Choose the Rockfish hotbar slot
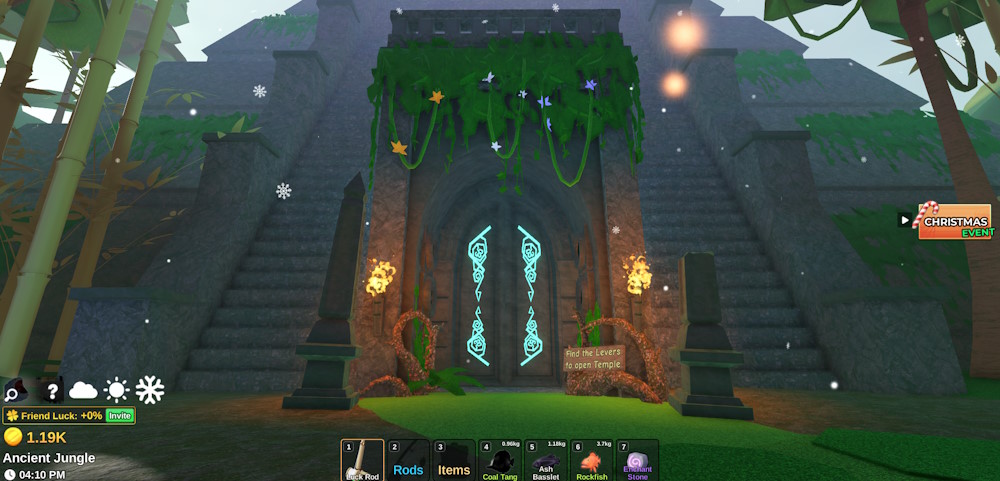 tap(591, 461)
